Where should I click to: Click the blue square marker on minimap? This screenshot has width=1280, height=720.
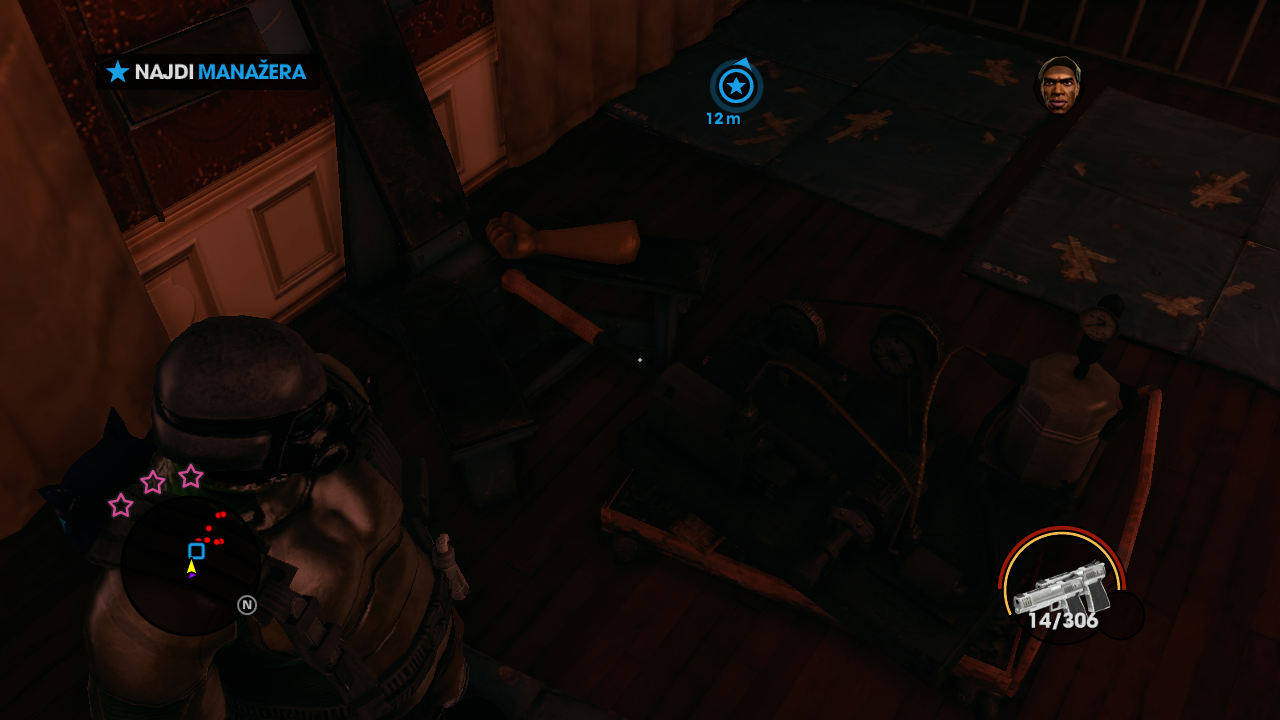(x=196, y=551)
